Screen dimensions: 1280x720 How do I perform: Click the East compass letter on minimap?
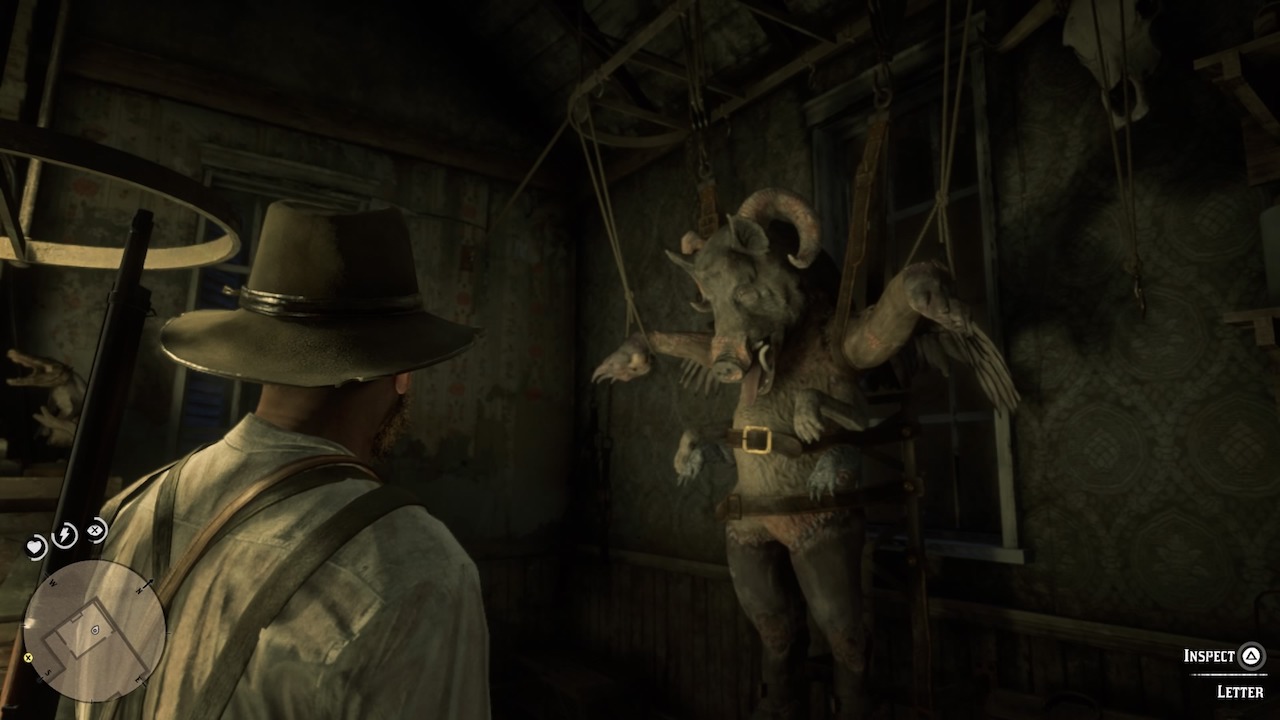[x=137, y=678]
